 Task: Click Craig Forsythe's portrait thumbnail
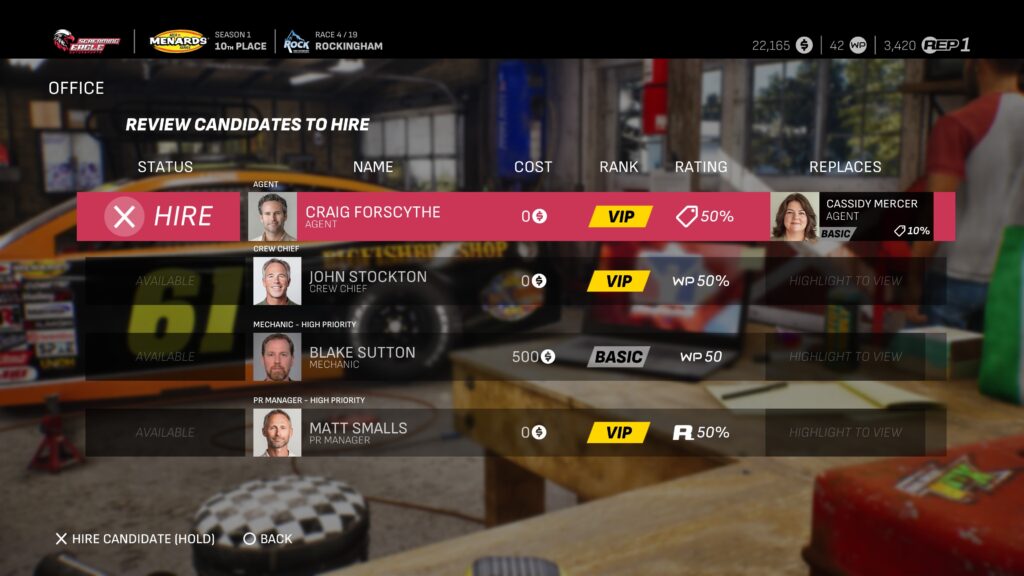point(272,216)
